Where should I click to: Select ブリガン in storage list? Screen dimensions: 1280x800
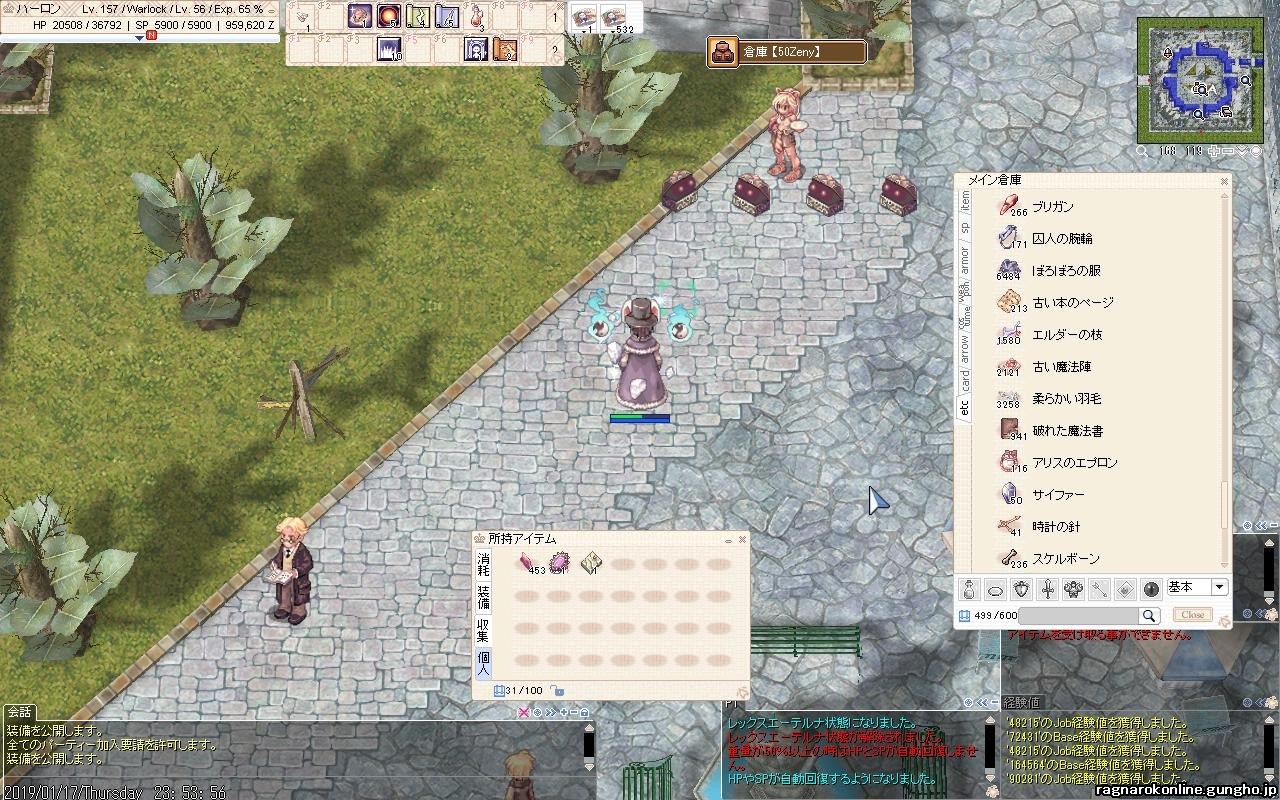click(1052, 207)
